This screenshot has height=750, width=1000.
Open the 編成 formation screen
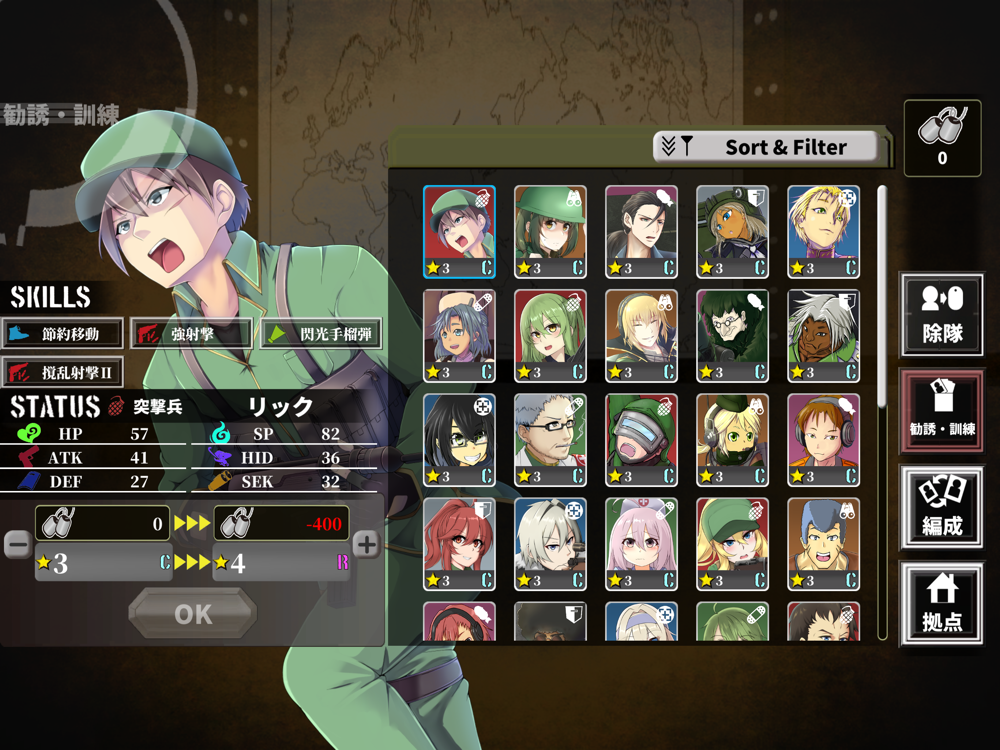[x=942, y=507]
